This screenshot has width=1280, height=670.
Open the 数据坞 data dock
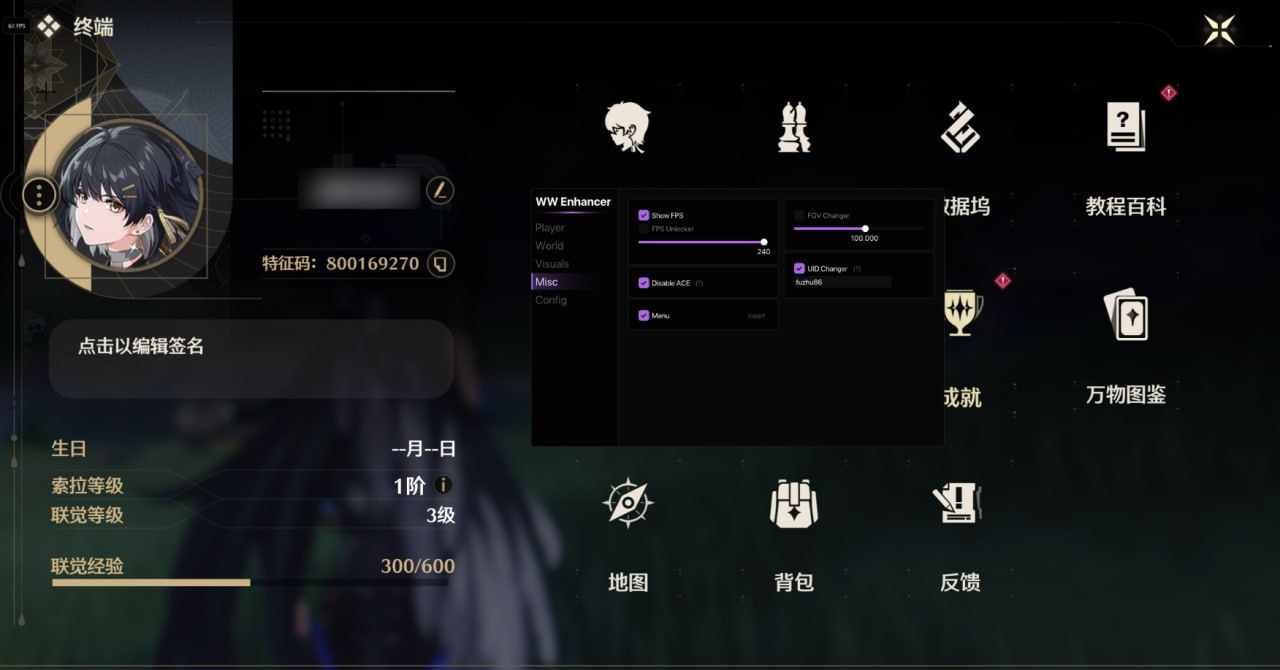coord(960,128)
